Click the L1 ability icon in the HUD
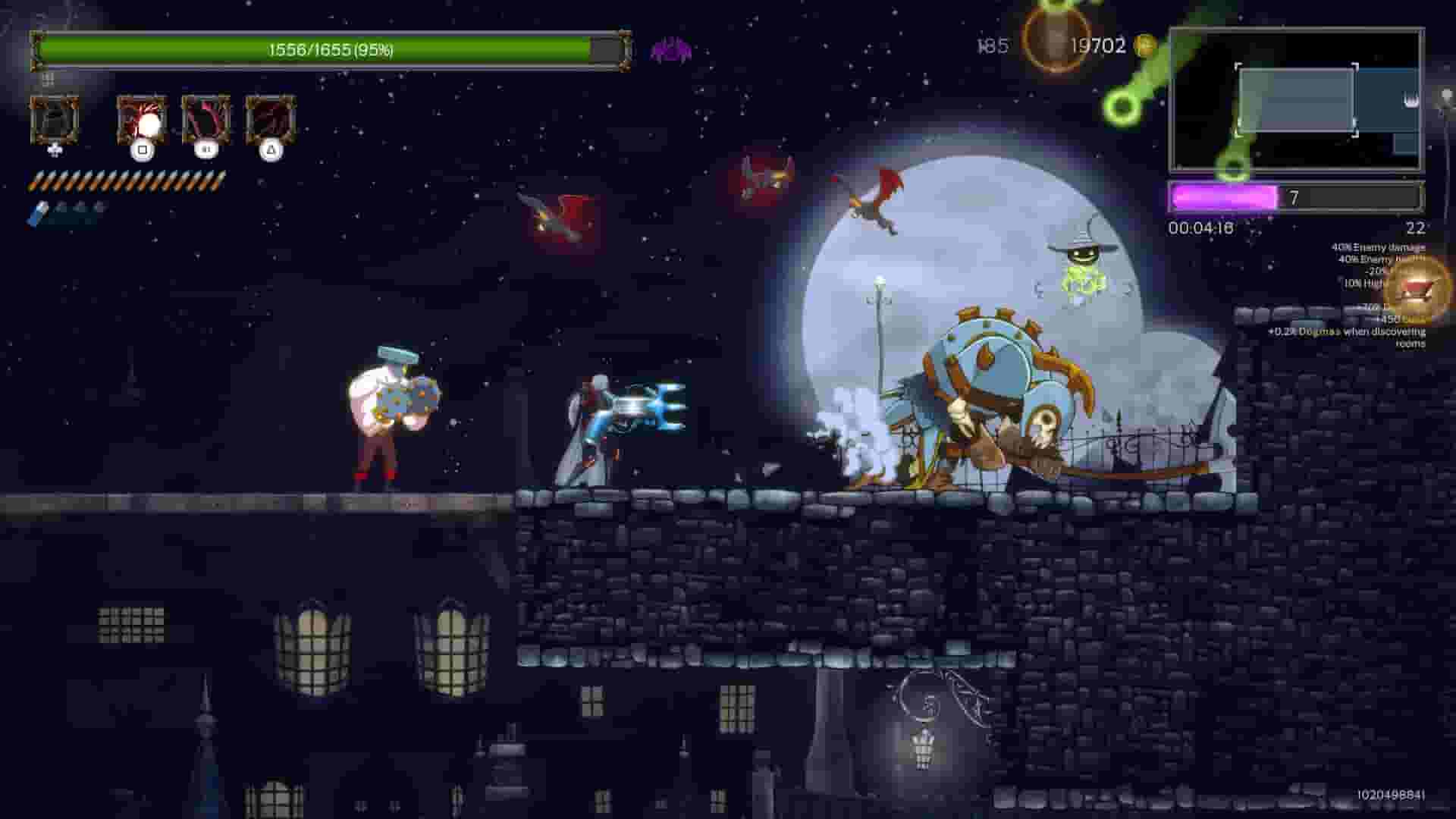 (x=209, y=121)
